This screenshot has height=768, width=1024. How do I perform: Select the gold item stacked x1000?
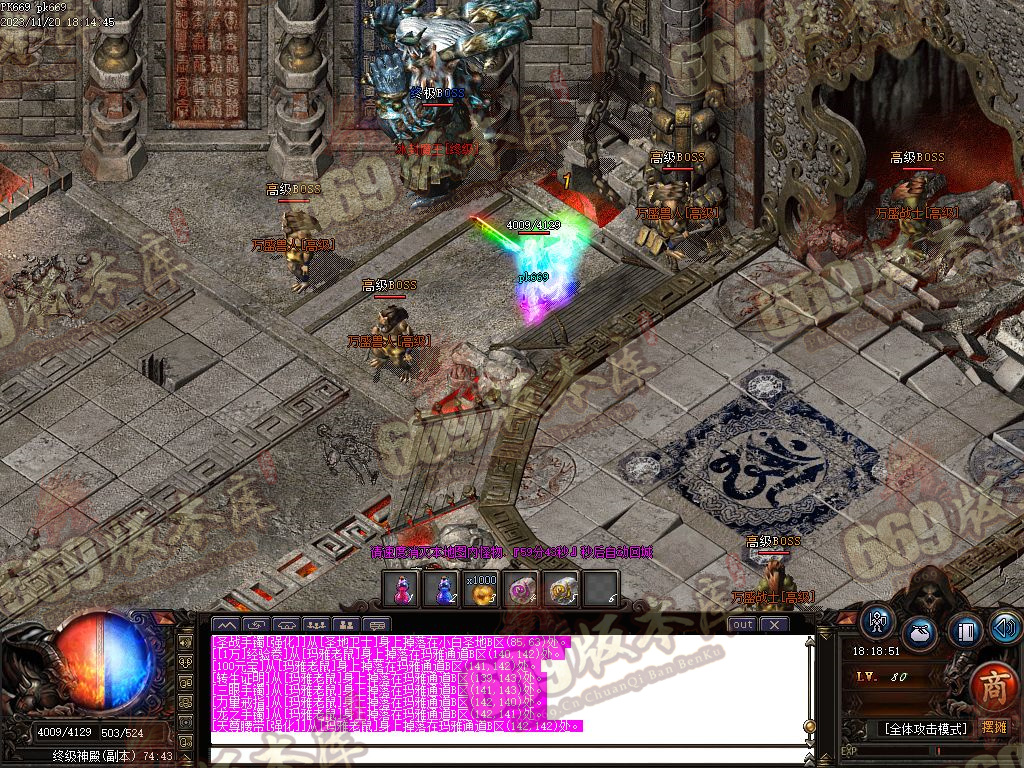pos(481,589)
